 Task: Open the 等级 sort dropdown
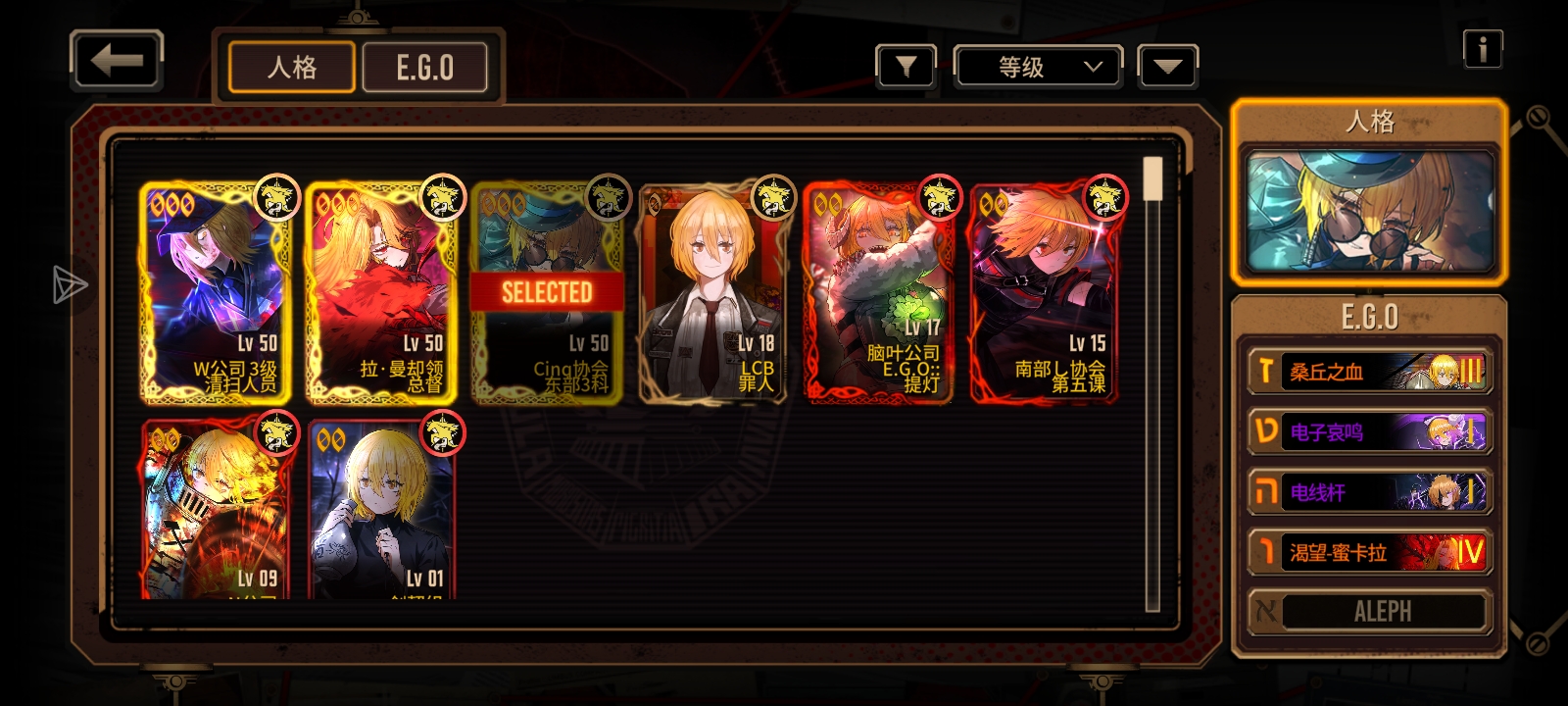point(1038,67)
